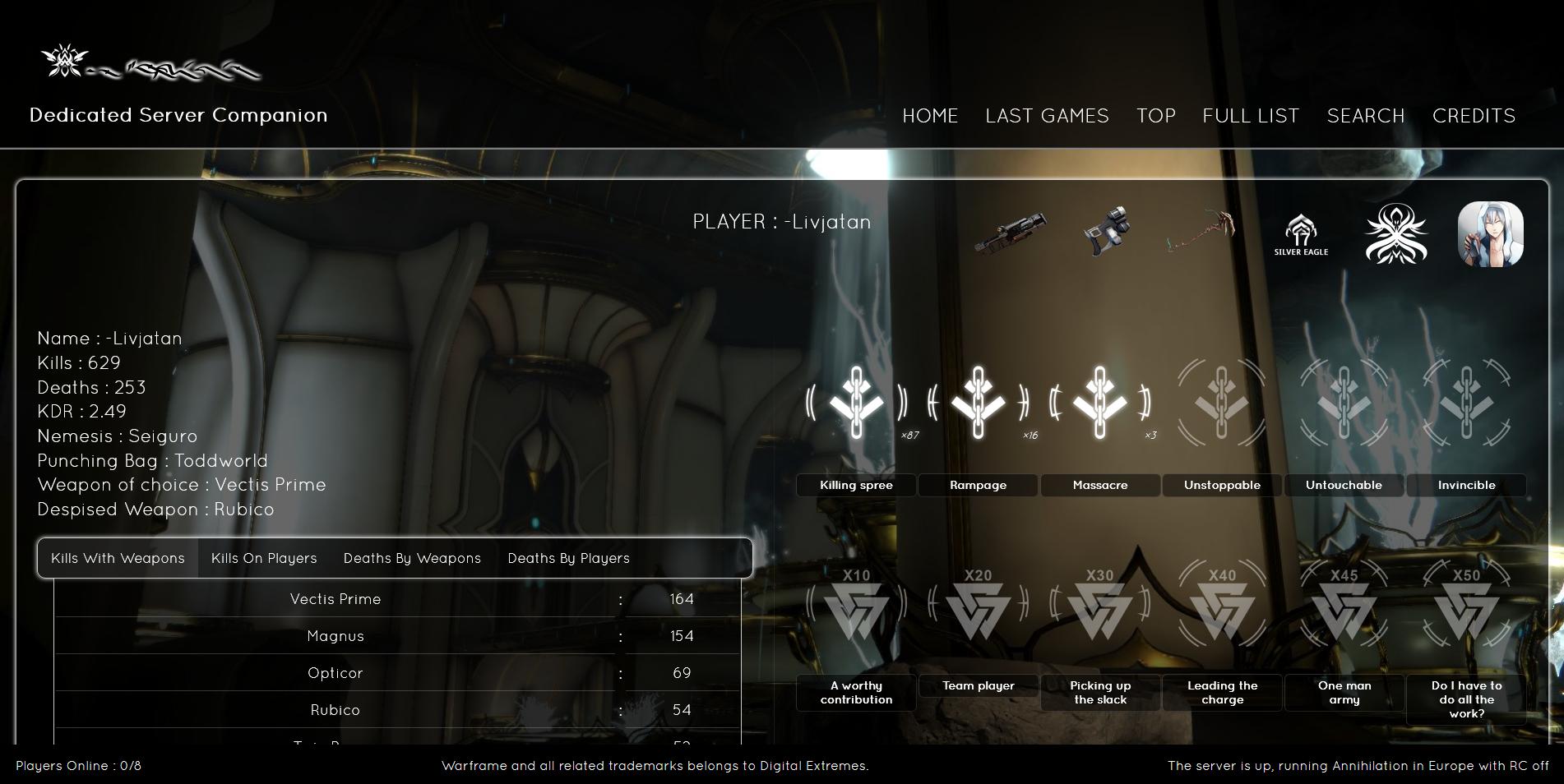Switch to Kills On Players tab
Image resolution: width=1564 pixels, height=784 pixels.
[264, 559]
